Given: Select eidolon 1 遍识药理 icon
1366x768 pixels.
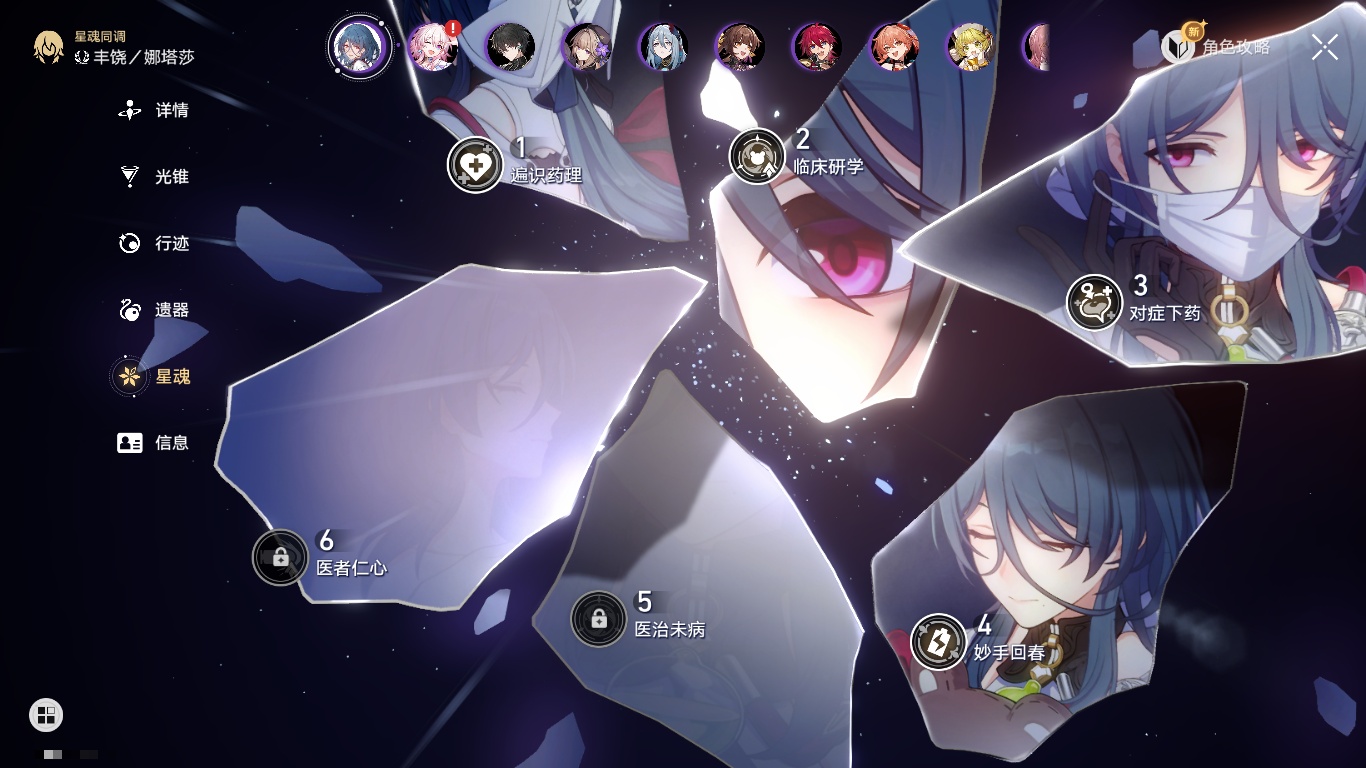Looking at the screenshot, I should pyautogui.click(x=475, y=165).
